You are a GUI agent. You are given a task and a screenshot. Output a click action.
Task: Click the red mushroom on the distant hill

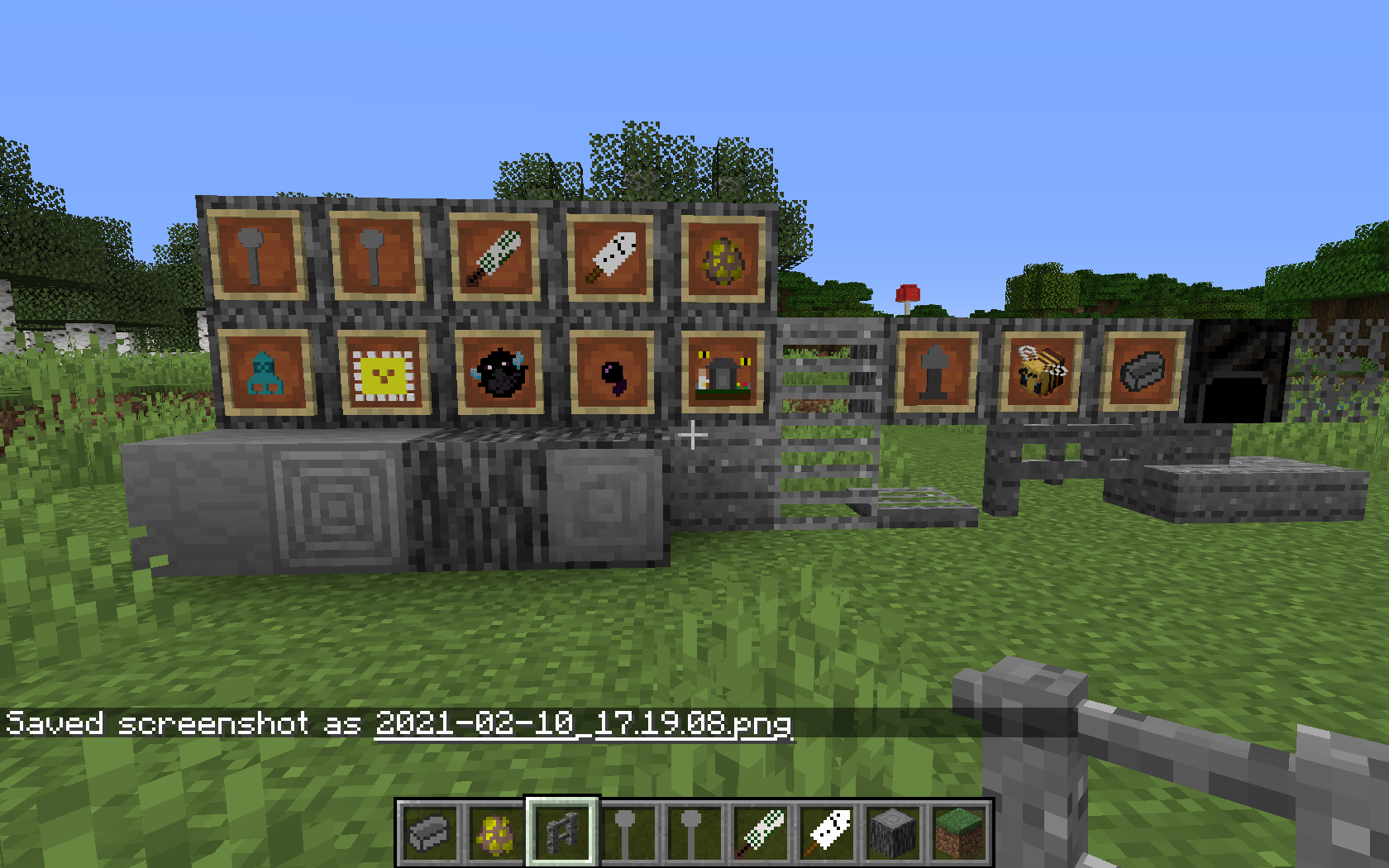point(908,293)
